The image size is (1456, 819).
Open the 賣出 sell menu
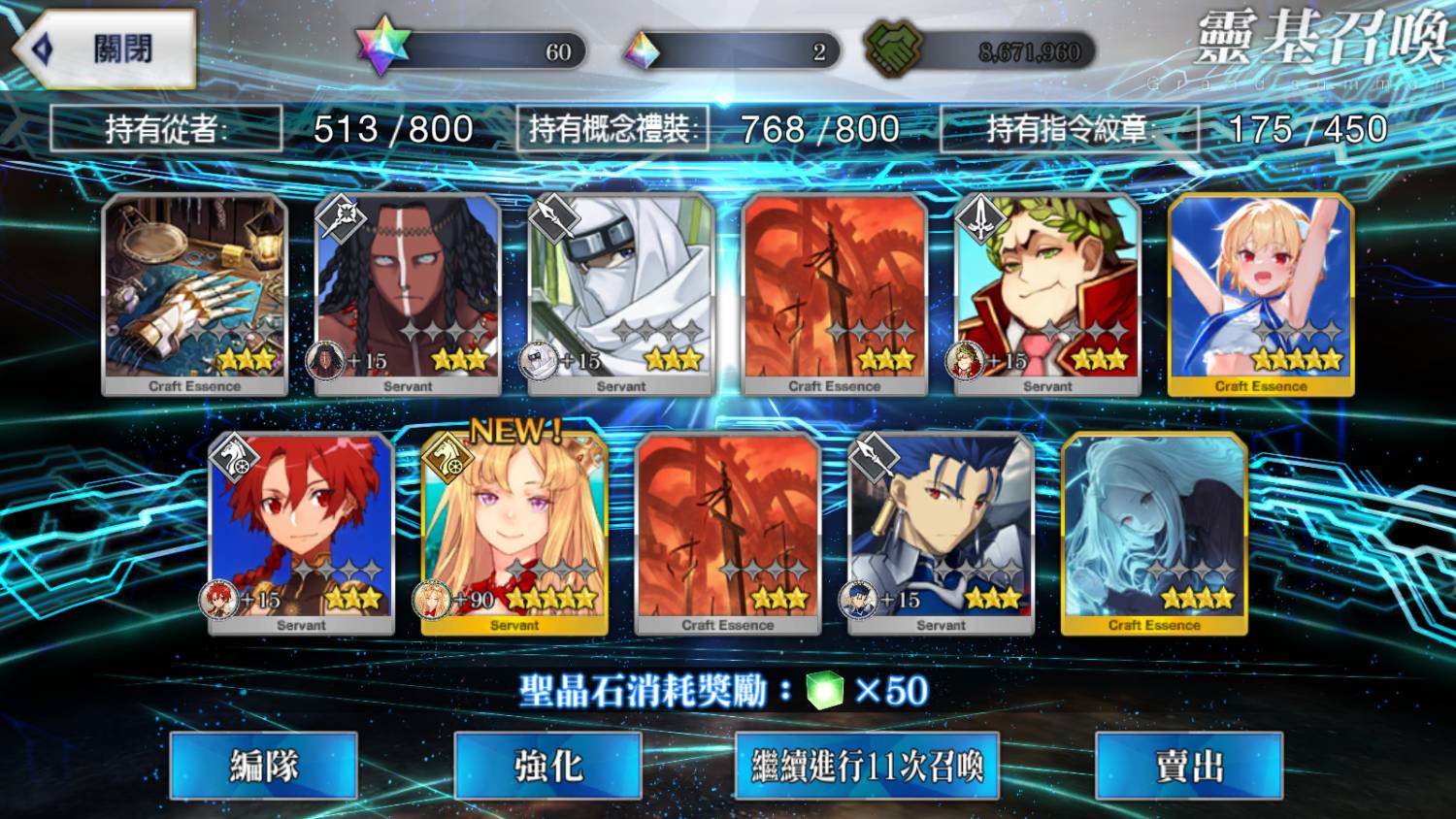click(1188, 766)
